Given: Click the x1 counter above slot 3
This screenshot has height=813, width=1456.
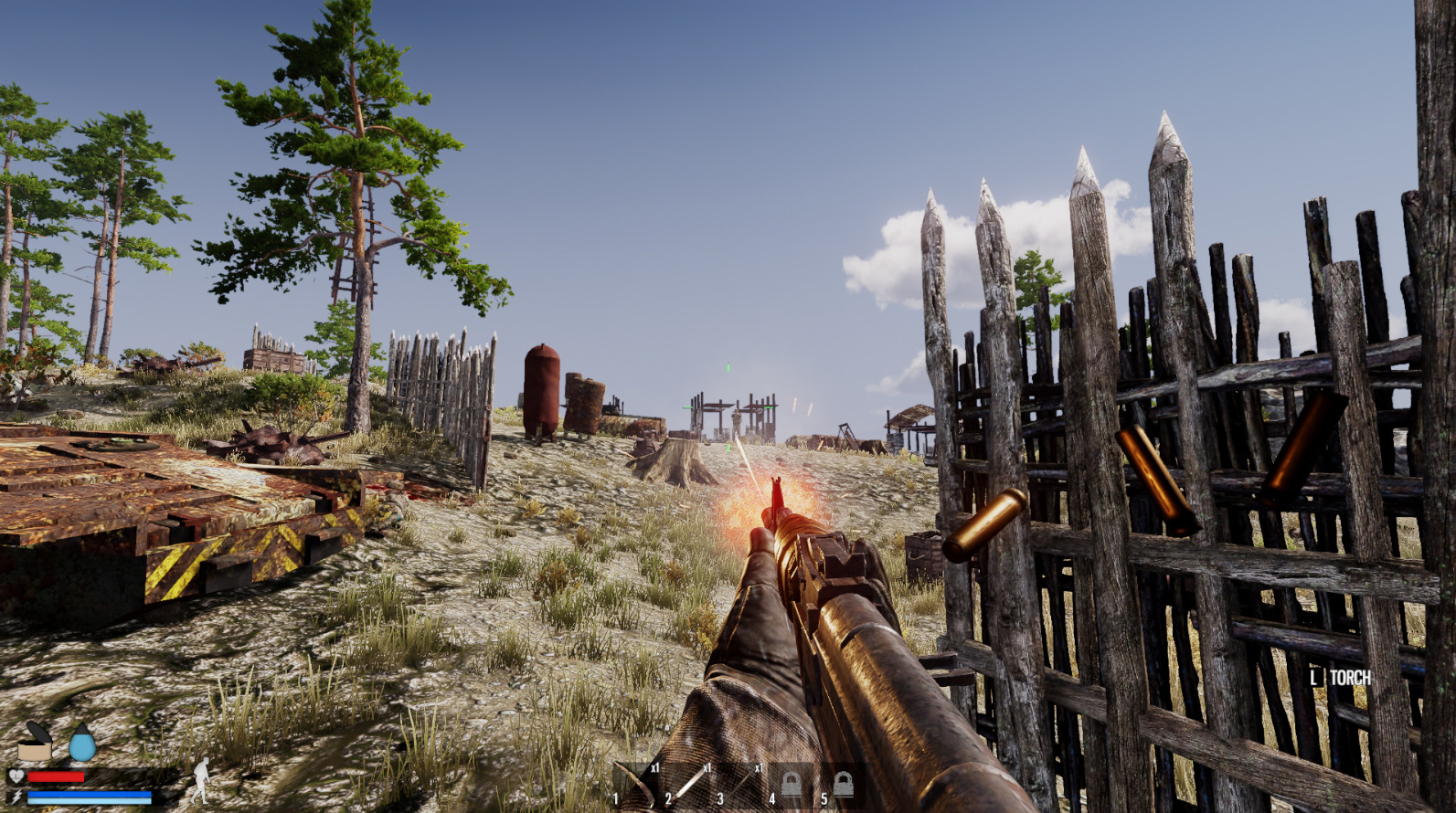Looking at the screenshot, I should pos(760,767).
